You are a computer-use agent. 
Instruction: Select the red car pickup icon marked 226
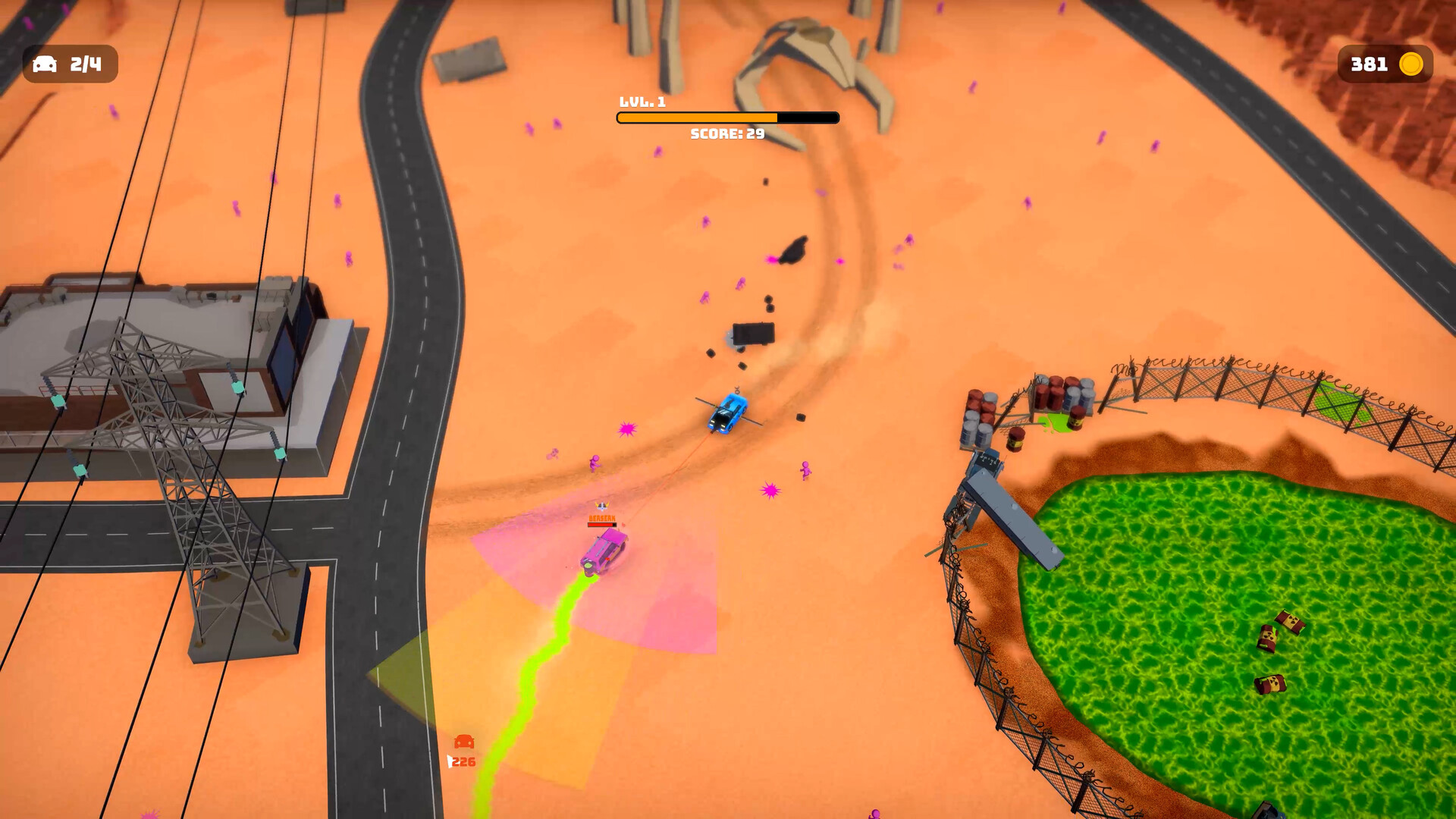point(463,742)
